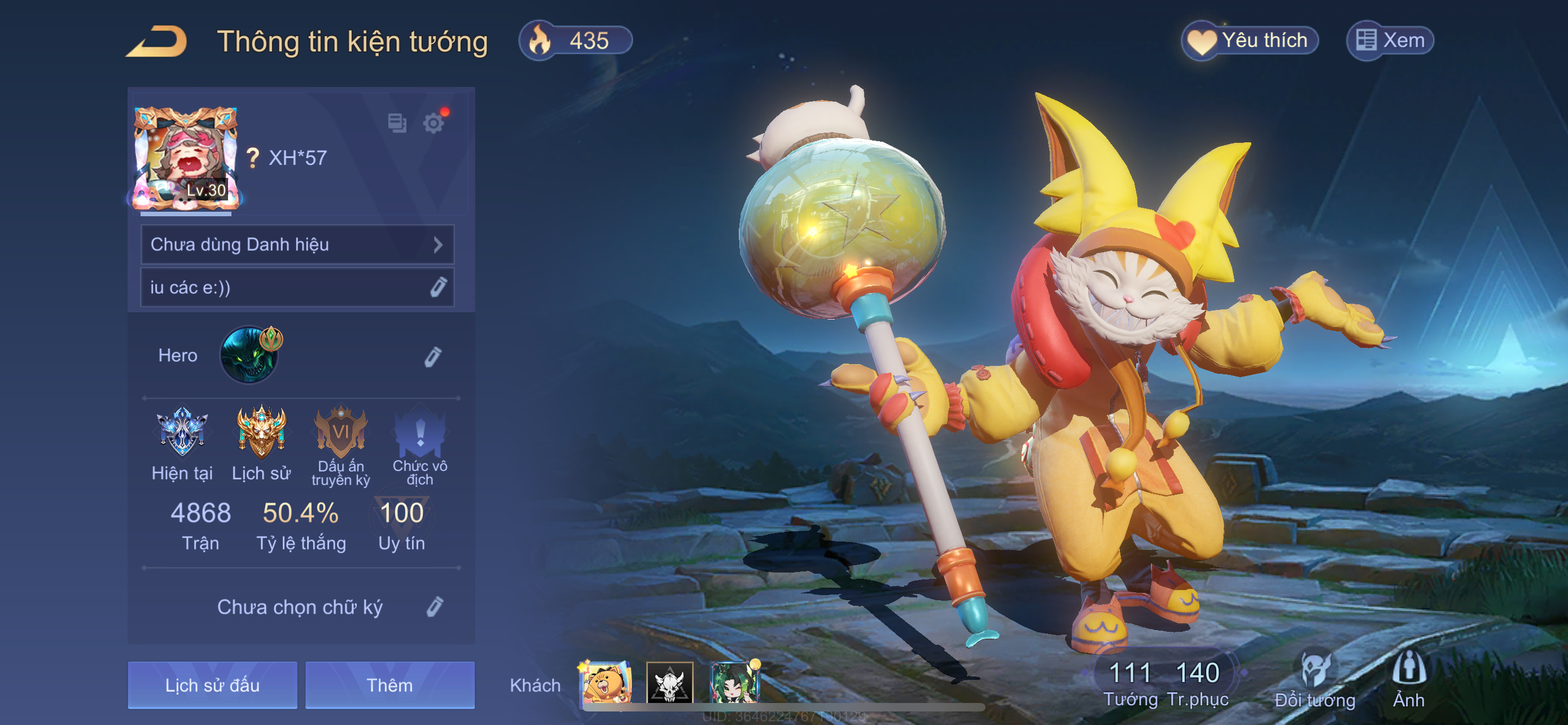Select the orange cat visitor avatar
Viewport: 1568px width, 725px height.
pyautogui.click(x=606, y=683)
